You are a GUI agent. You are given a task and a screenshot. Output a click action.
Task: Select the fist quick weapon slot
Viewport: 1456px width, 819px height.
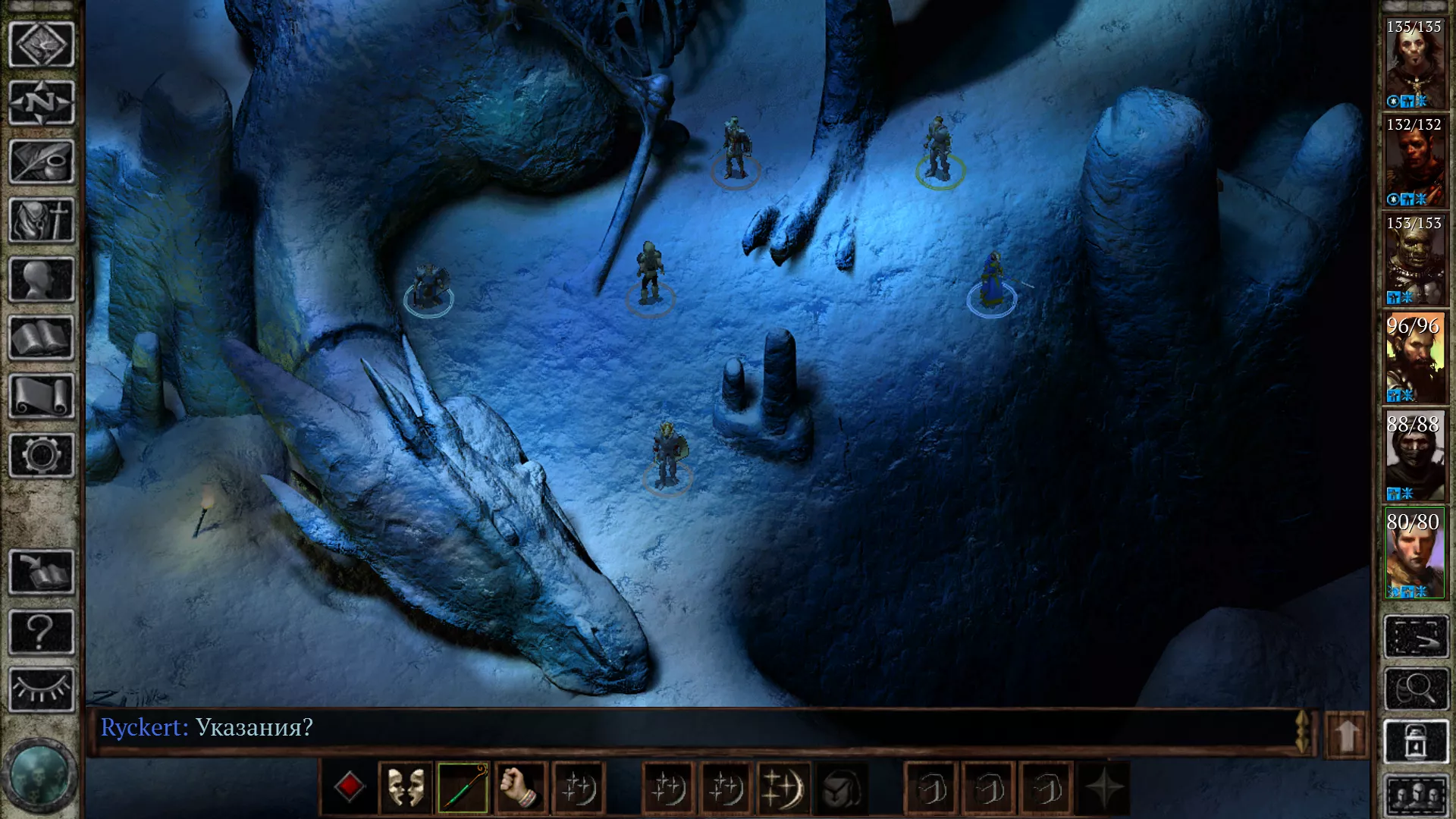tap(520, 788)
